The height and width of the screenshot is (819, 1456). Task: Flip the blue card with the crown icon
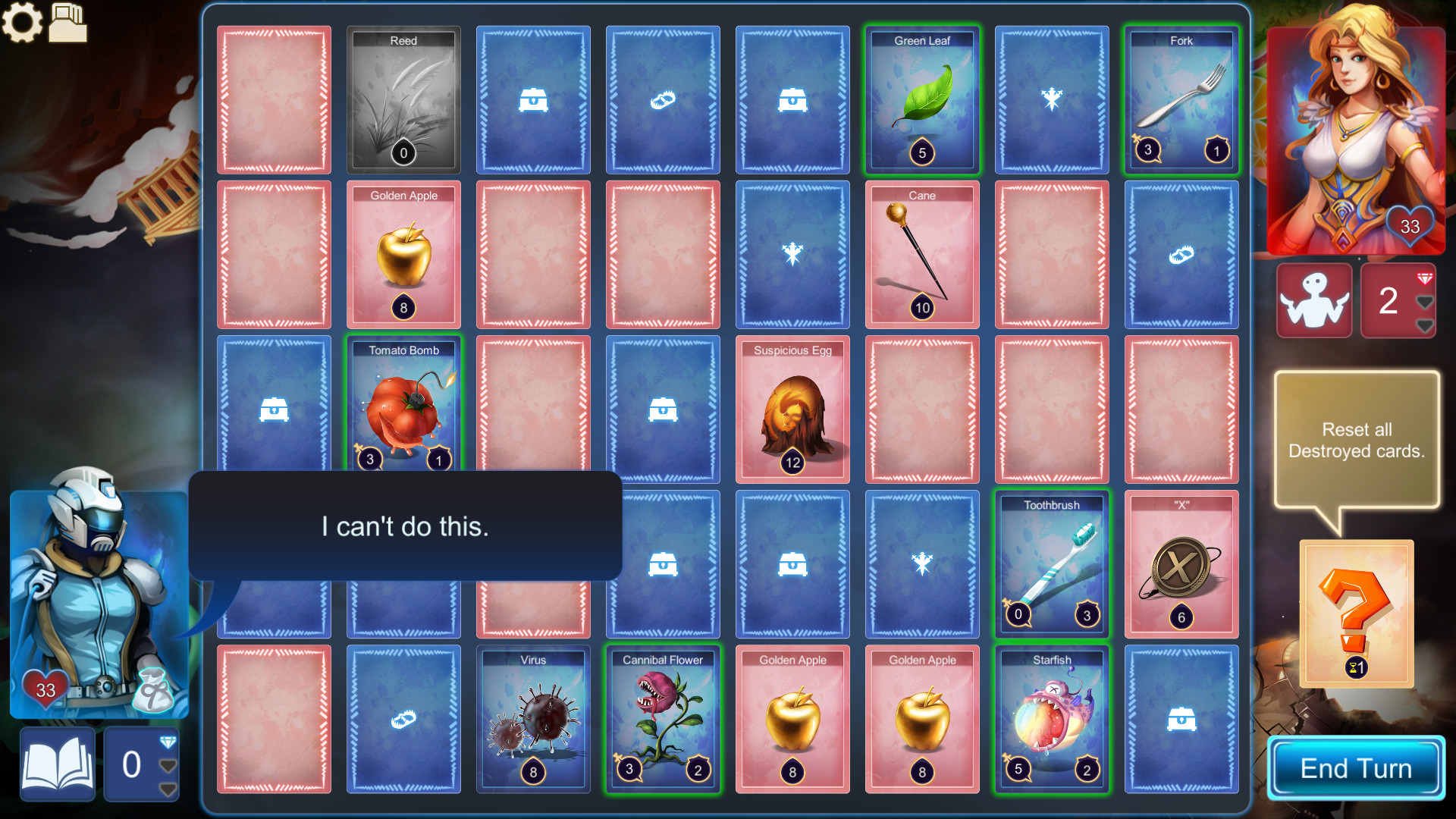click(1052, 99)
